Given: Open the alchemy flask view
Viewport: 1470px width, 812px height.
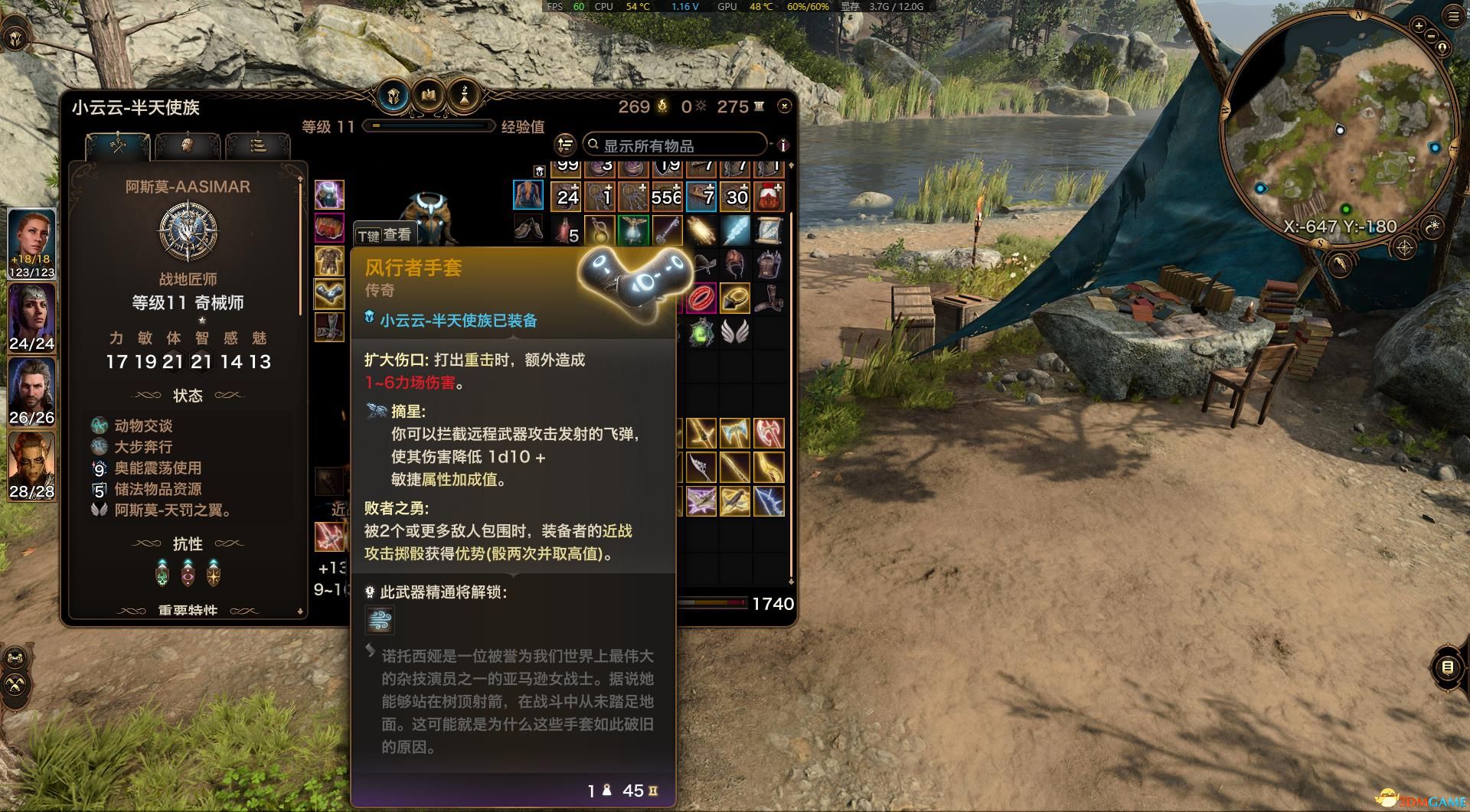Looking at the screenshot, I should pyautogui.click(x=463, y=96).
